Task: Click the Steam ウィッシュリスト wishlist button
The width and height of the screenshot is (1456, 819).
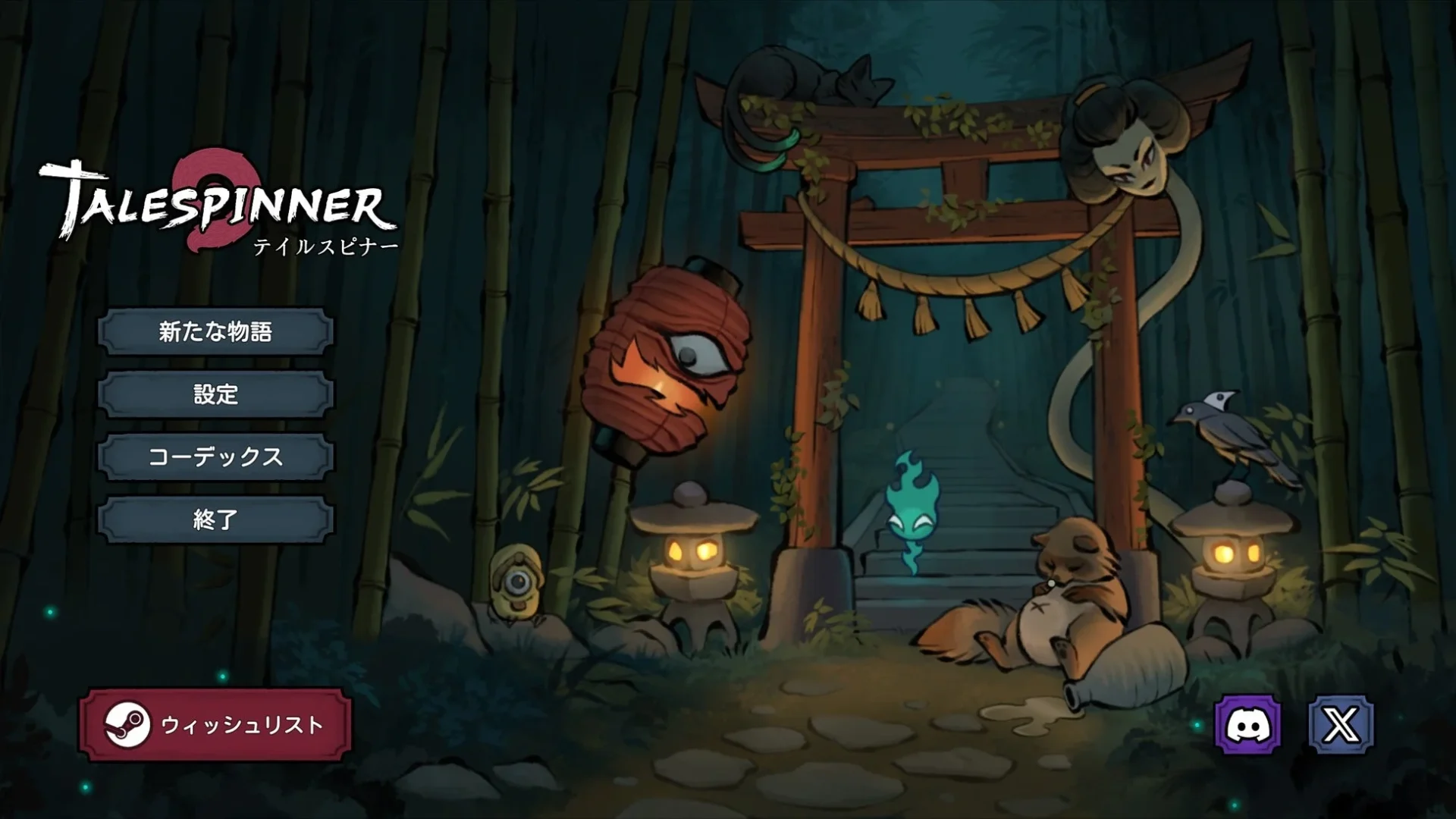Action: [x=215, y=725]
